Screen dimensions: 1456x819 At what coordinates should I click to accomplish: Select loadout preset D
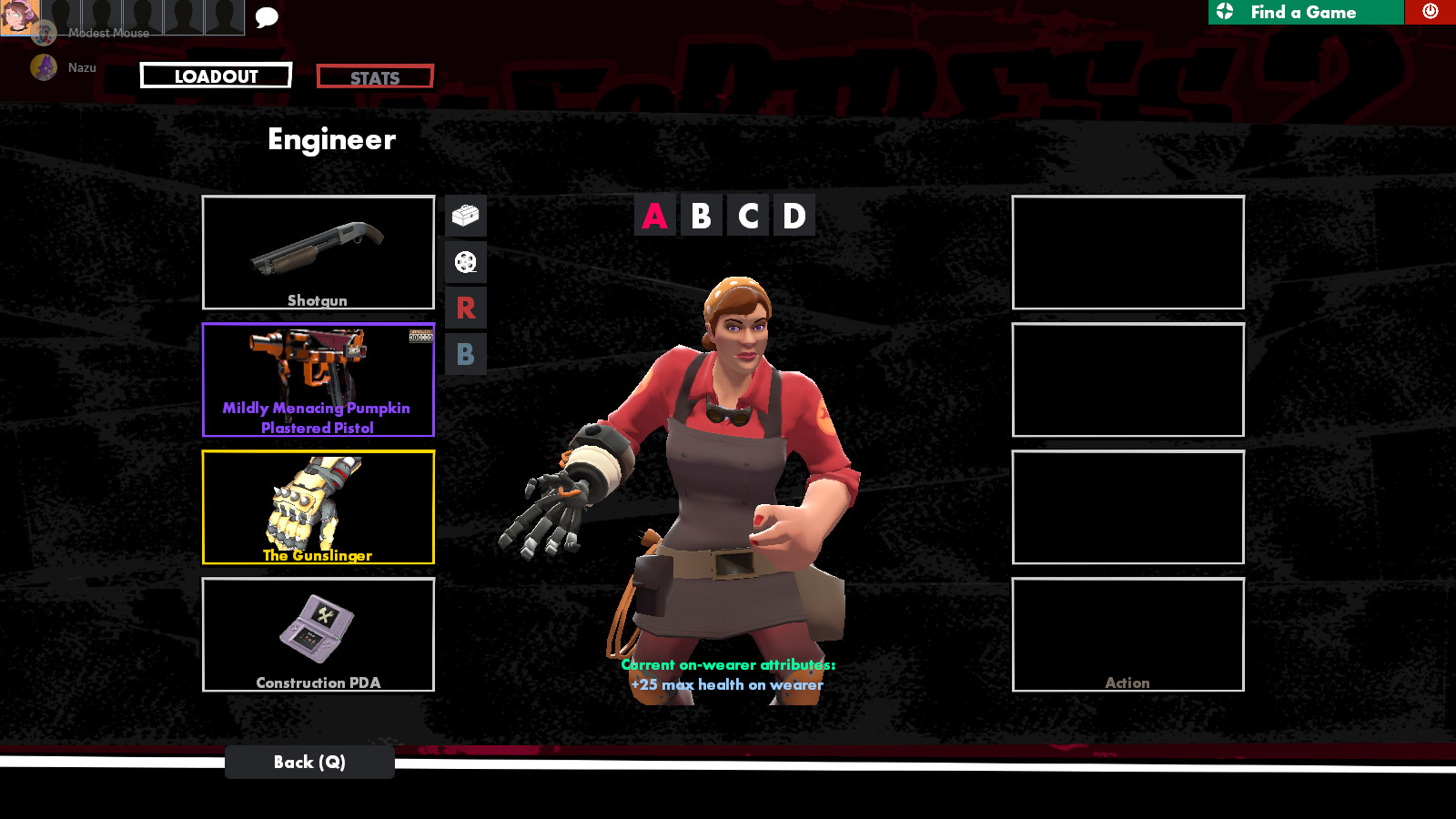click(793, 216)
